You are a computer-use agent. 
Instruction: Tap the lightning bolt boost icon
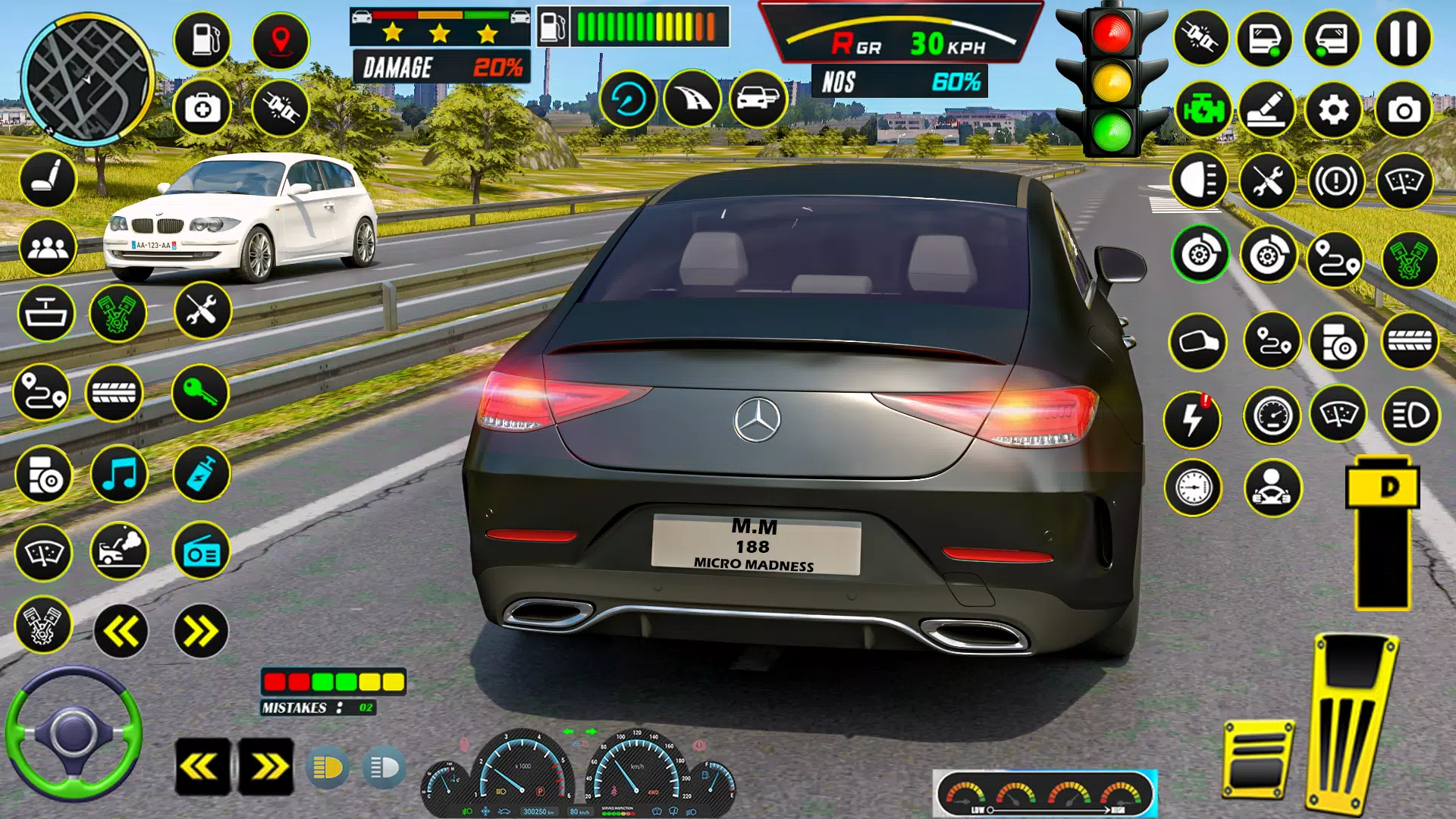[x=1193, y=418]
